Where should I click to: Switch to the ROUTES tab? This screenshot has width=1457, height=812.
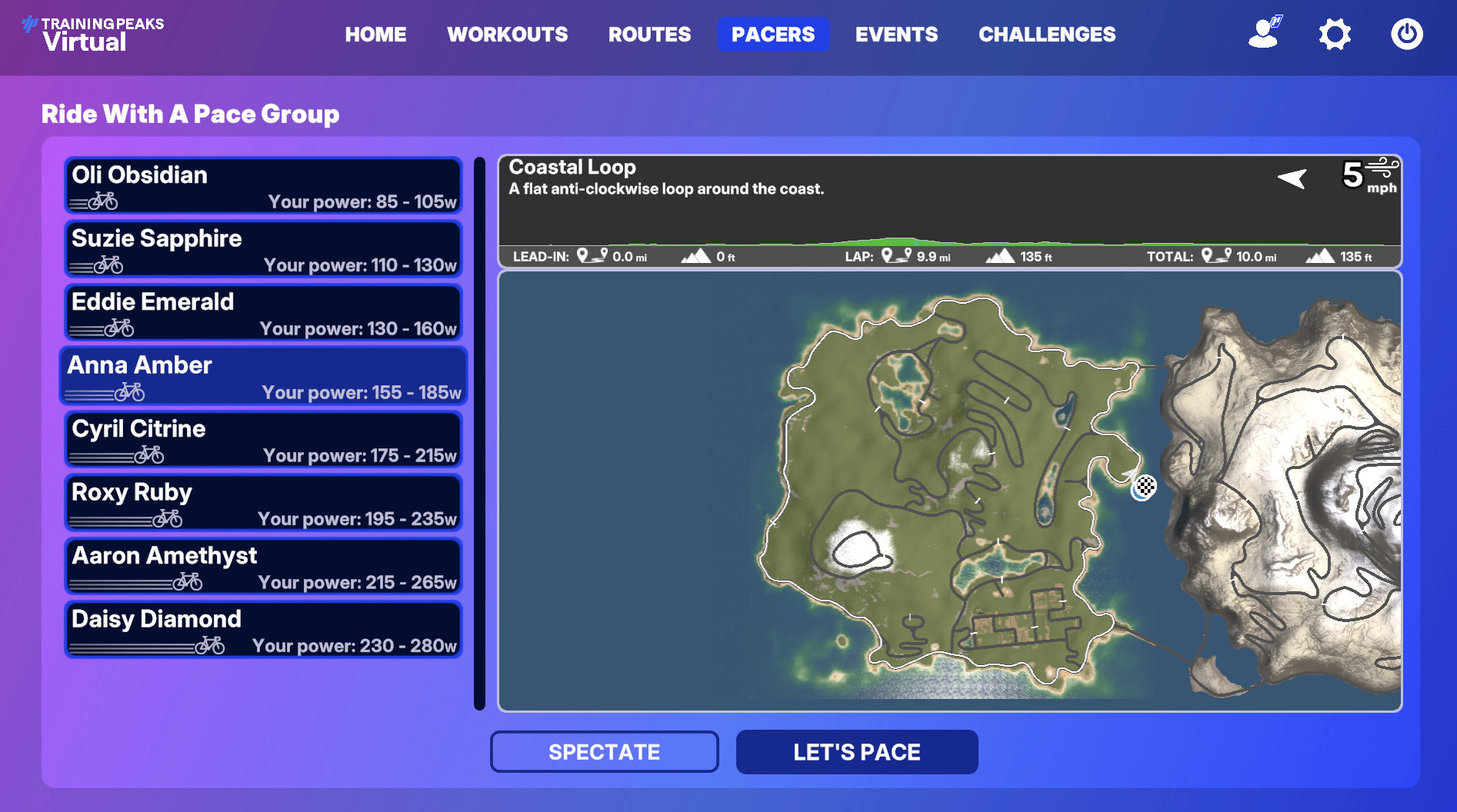(x=649, y=34)
